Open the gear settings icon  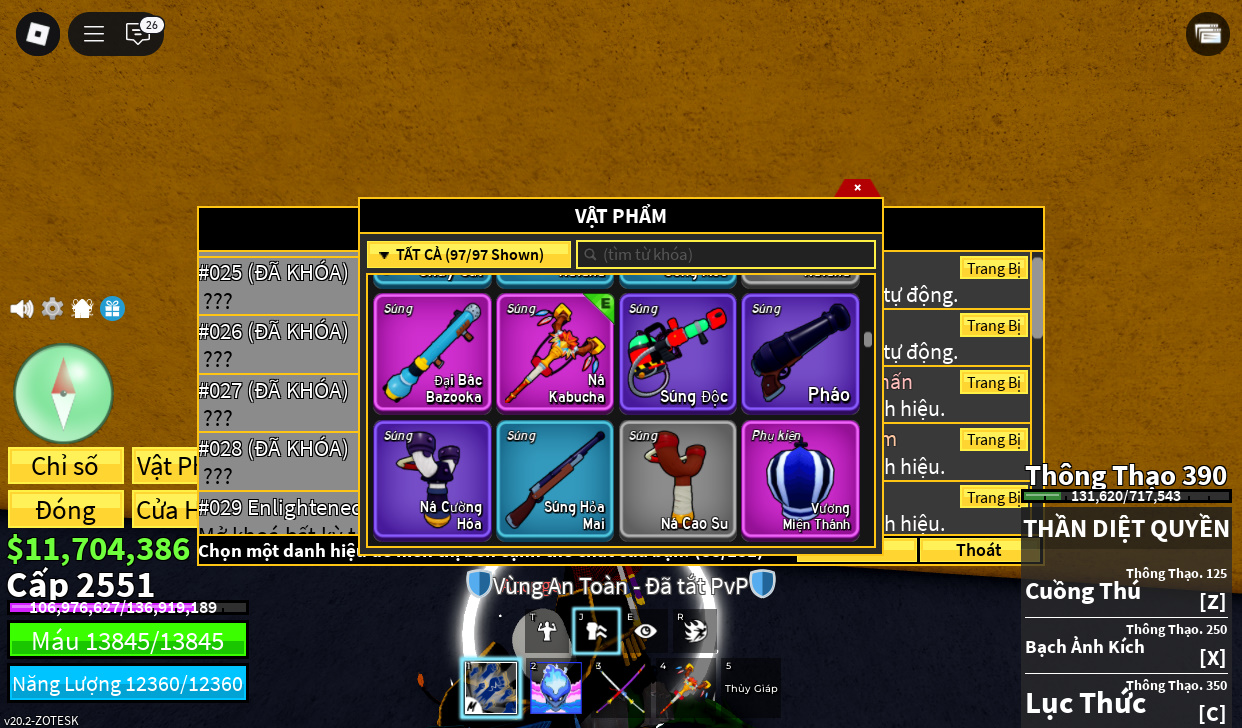point(52,309)
